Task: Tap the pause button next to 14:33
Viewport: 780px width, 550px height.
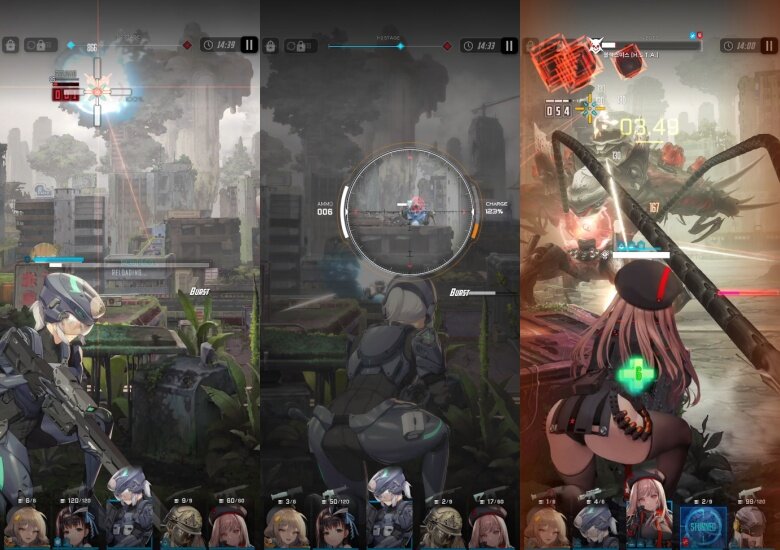Action: click(x=509, y=46)
